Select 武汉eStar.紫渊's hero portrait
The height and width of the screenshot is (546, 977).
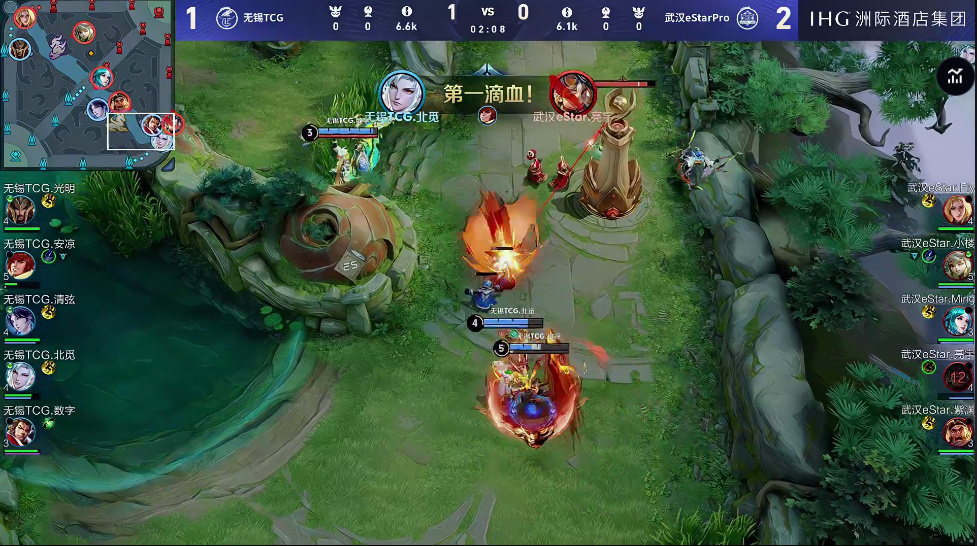(x=958, y=432)
